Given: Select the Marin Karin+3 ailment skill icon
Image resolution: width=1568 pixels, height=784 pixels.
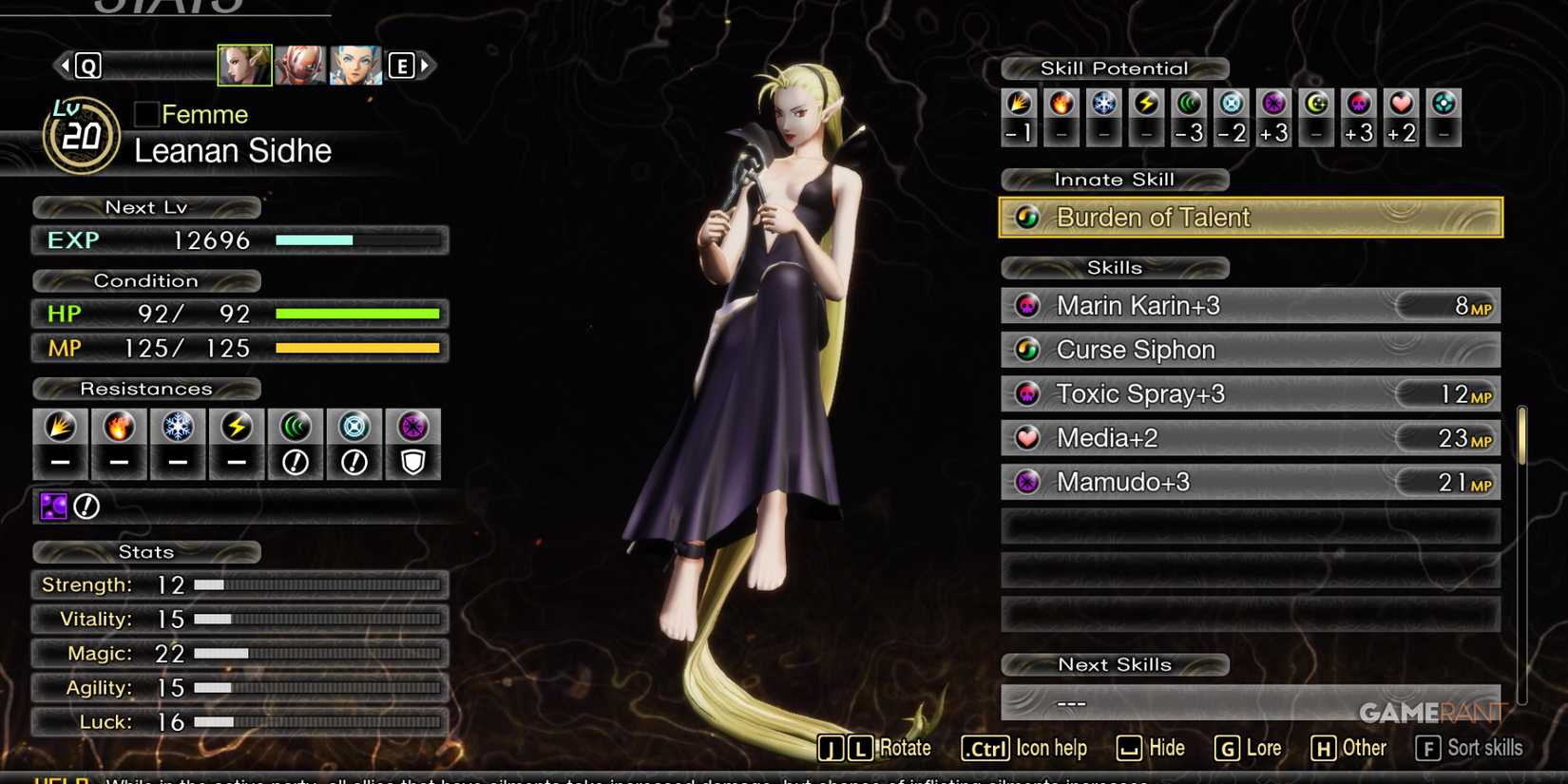Looking at the screenshot, I should click(x=1027, y=306).
